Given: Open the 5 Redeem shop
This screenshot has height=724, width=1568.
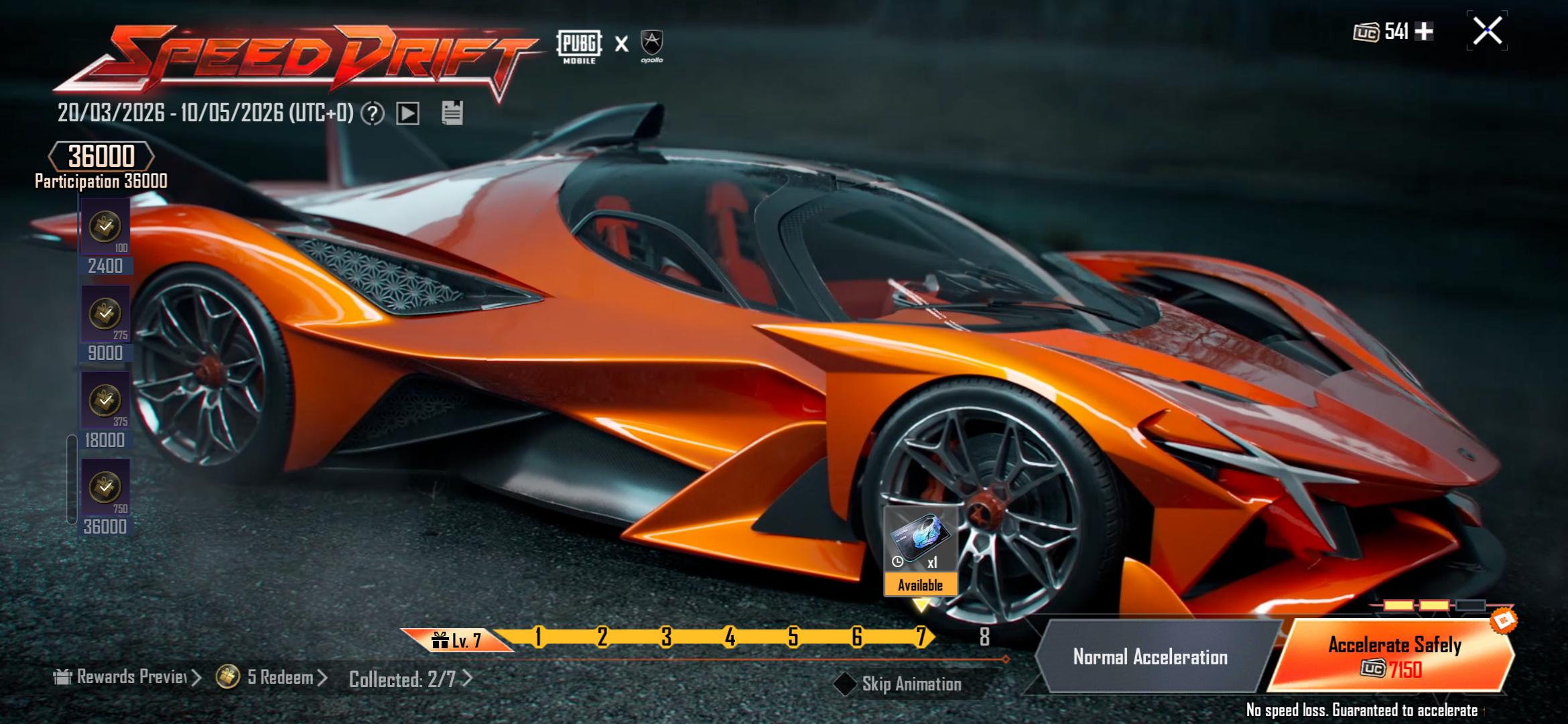Looking at the screenshot, I should tap(271, 678).
